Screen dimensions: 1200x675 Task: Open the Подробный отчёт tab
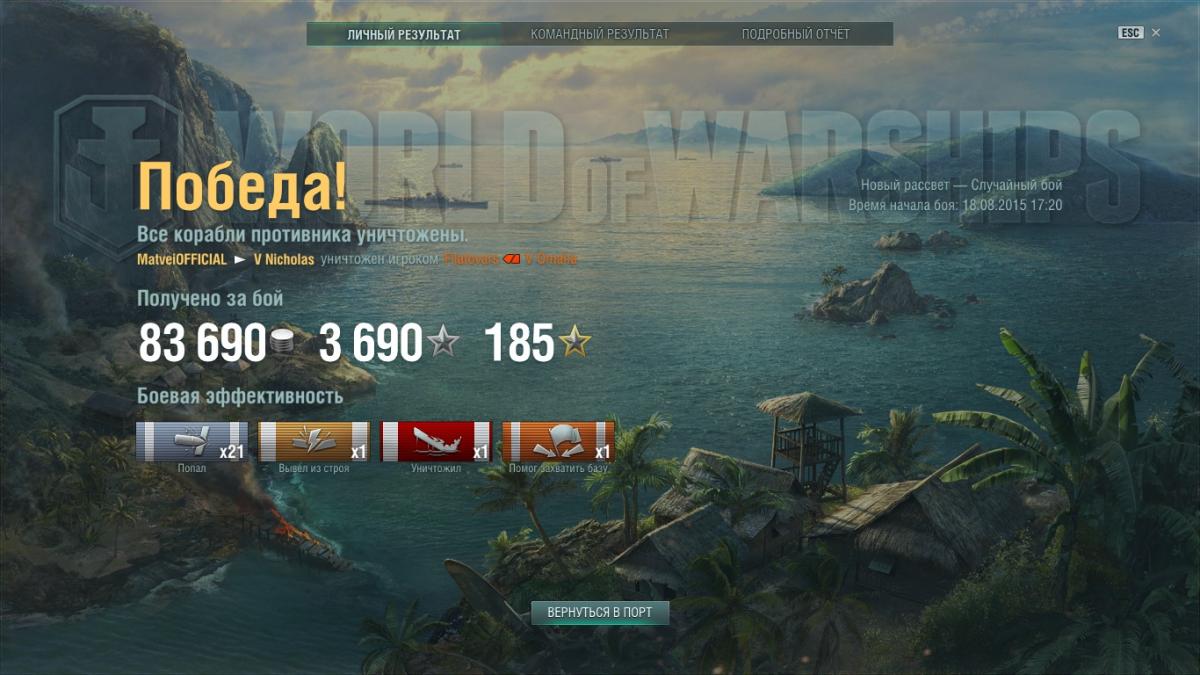tap(795, 34)
